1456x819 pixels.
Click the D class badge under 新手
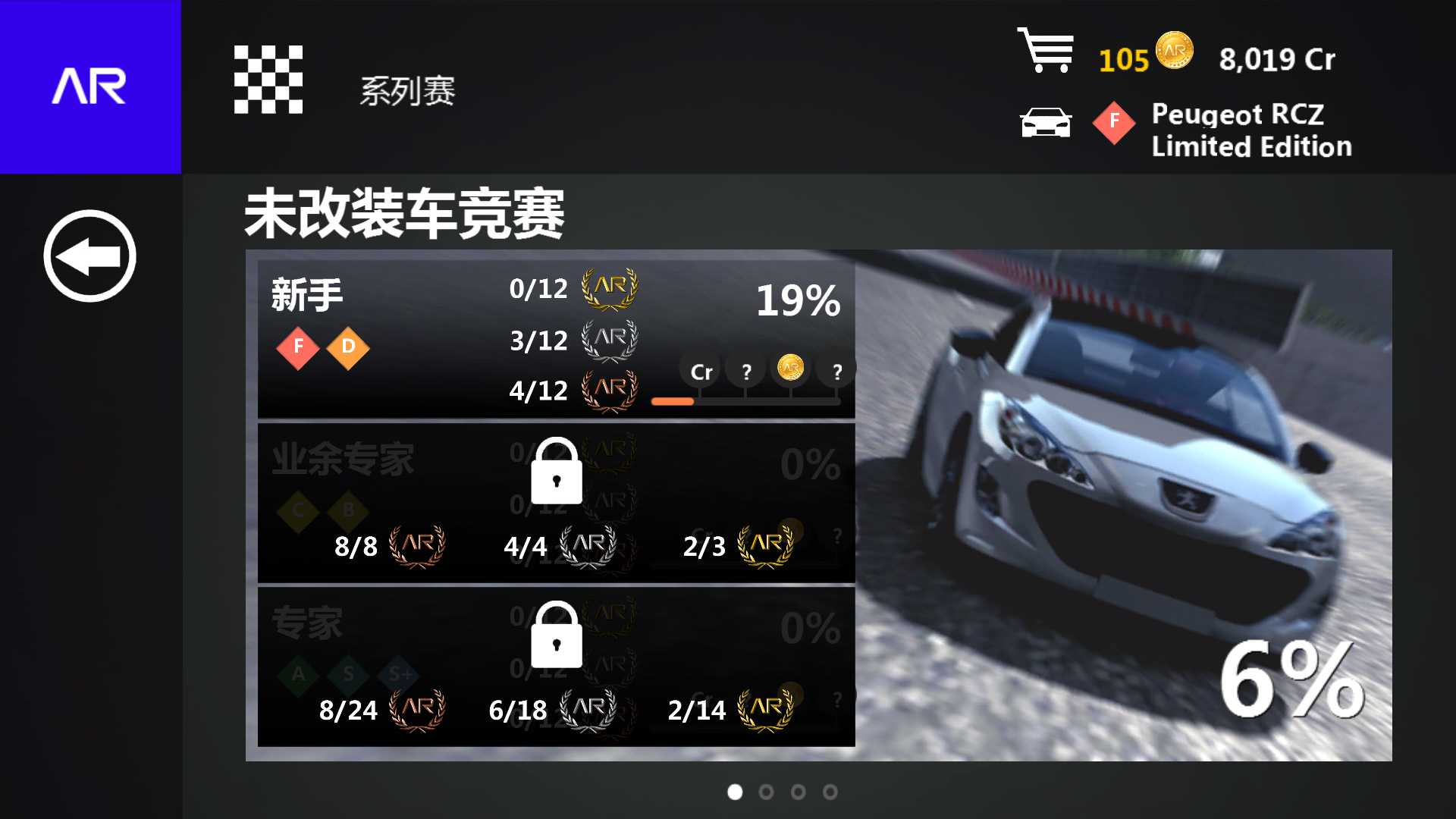(348, 348)
